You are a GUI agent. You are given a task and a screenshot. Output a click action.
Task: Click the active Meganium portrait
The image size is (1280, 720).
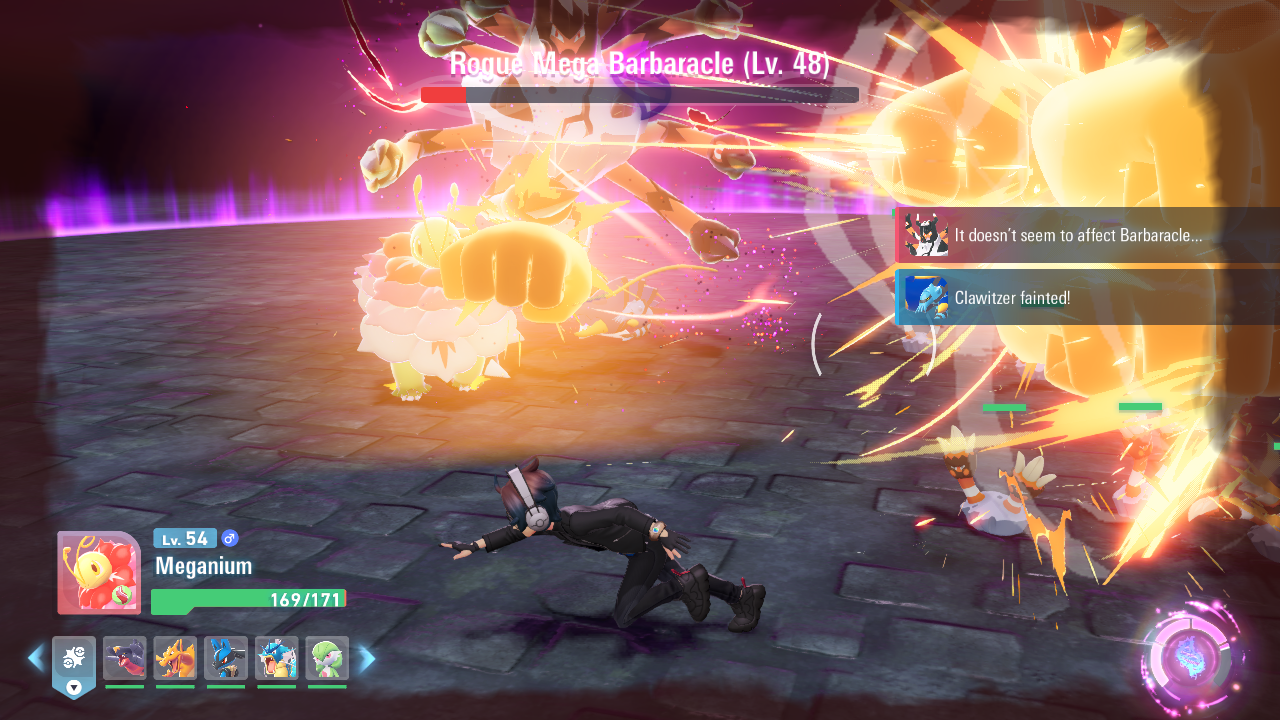point(98,572)
